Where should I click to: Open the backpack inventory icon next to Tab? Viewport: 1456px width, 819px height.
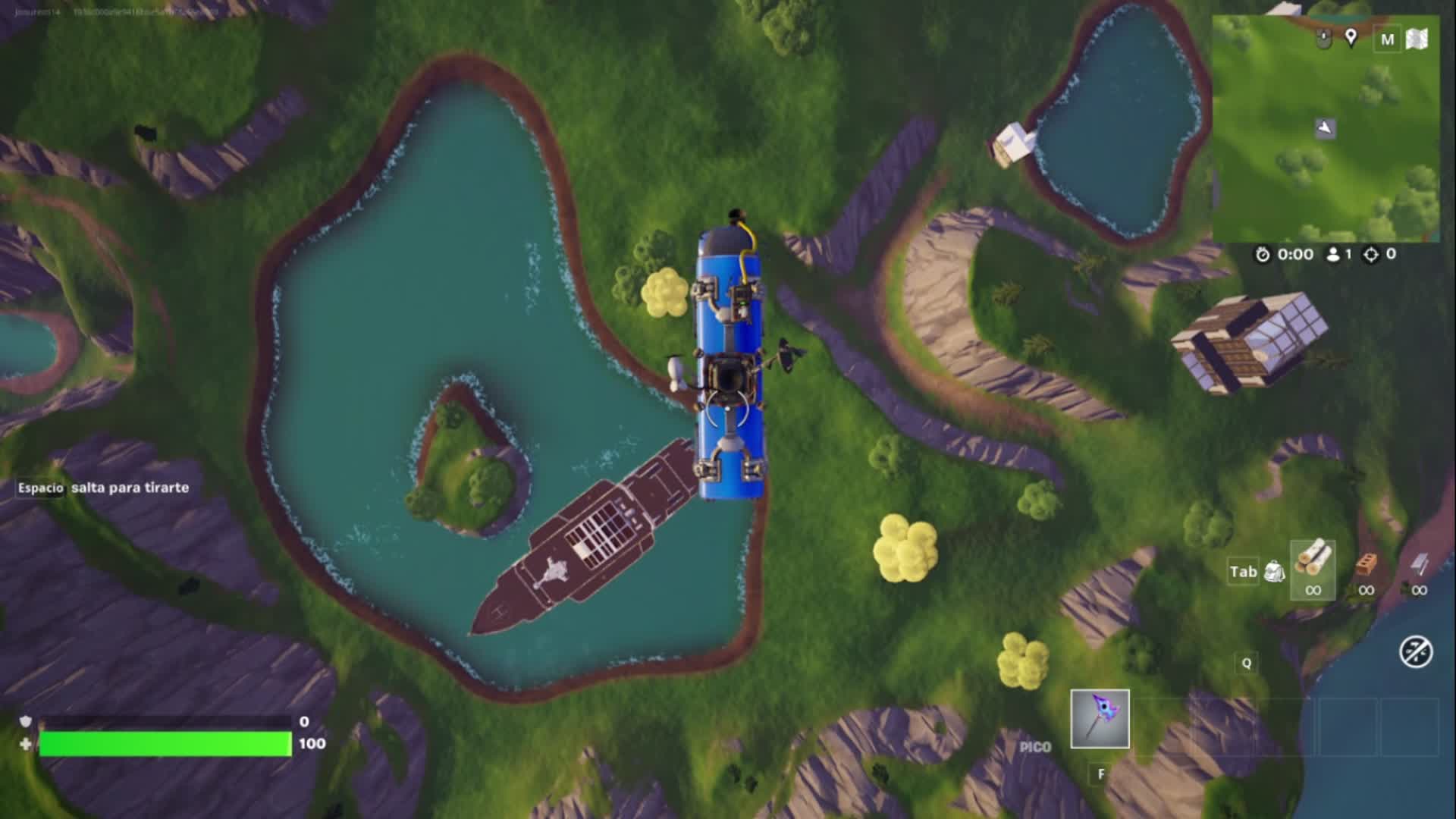(1276, 572)
